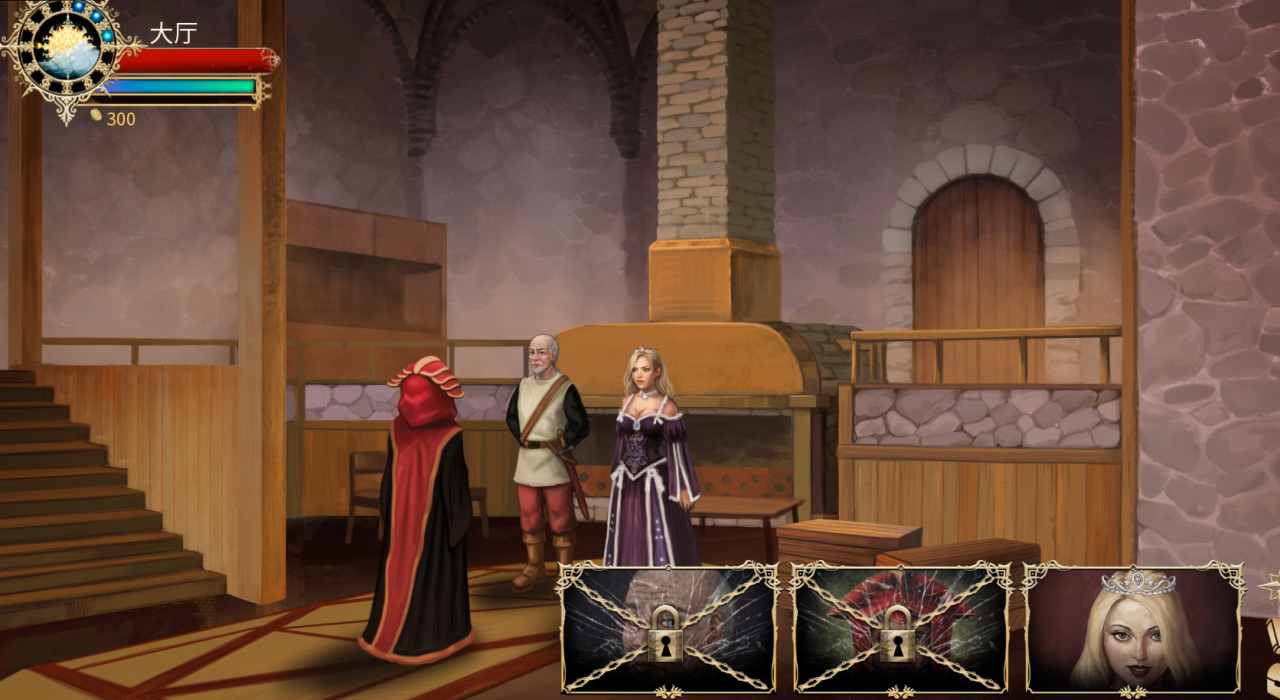This screenshot has height=700, width=1280.
Task: Click the locked old man portrait card
Action: pos(668,628)
